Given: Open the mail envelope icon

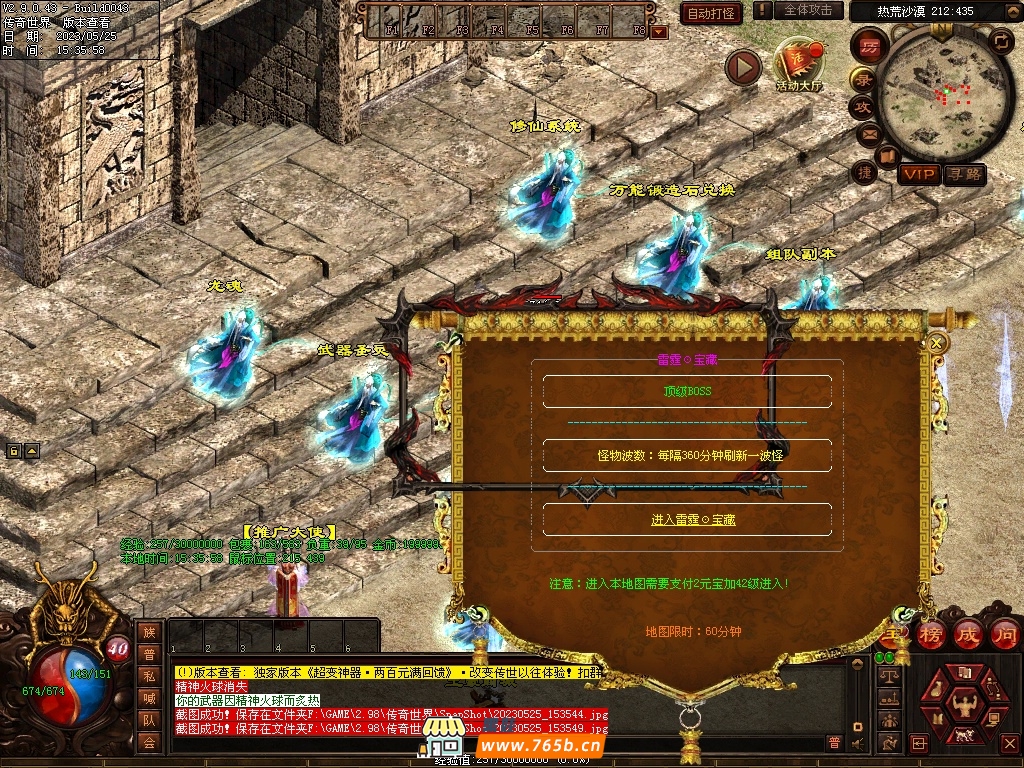Looking at the screenshot, I should [x=868, y=133].
